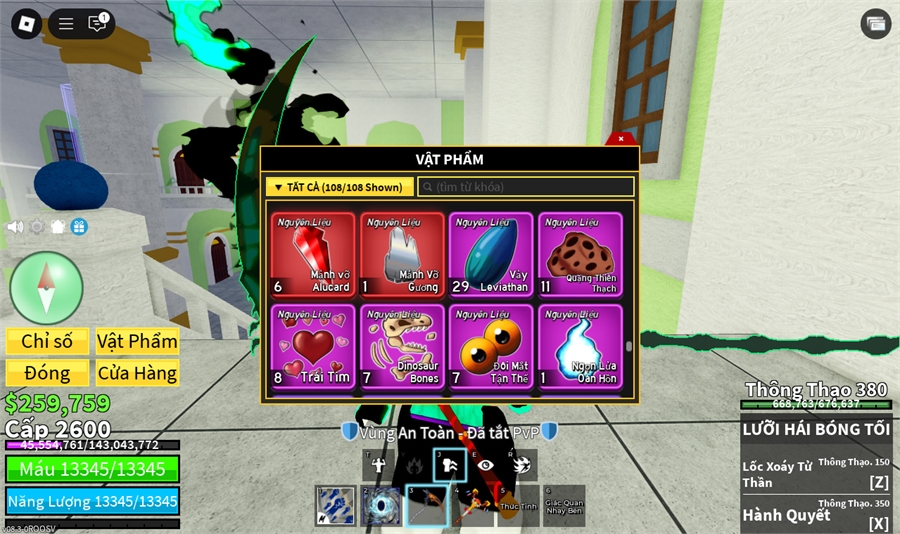Toggle the sound speaker icon

click(15, 227)
